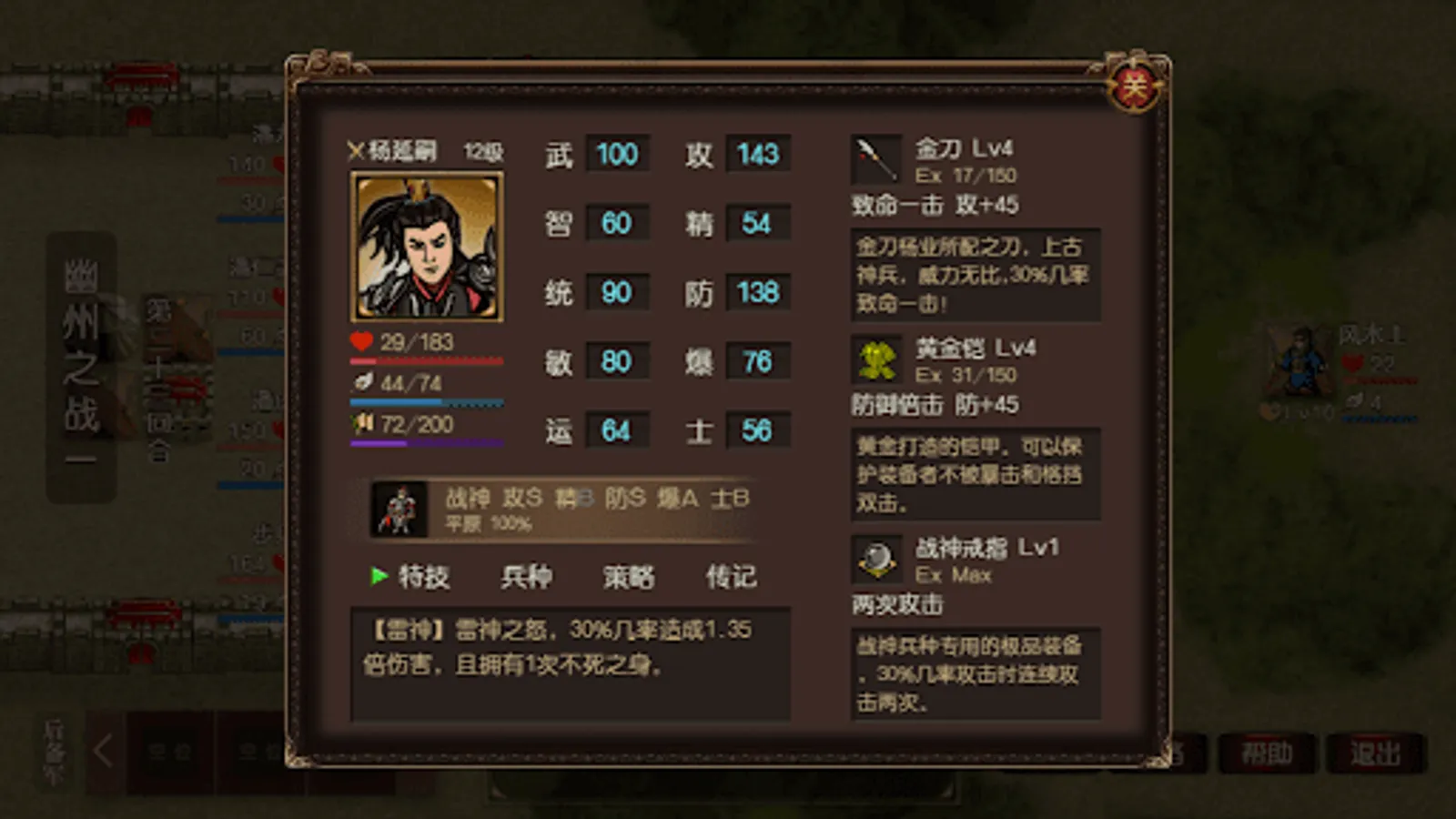Click the portrait of 杨延嗣
Image resolution: width=1456 pixels, height=819 pixels.
pyautogui.click(x=425, y=246)
